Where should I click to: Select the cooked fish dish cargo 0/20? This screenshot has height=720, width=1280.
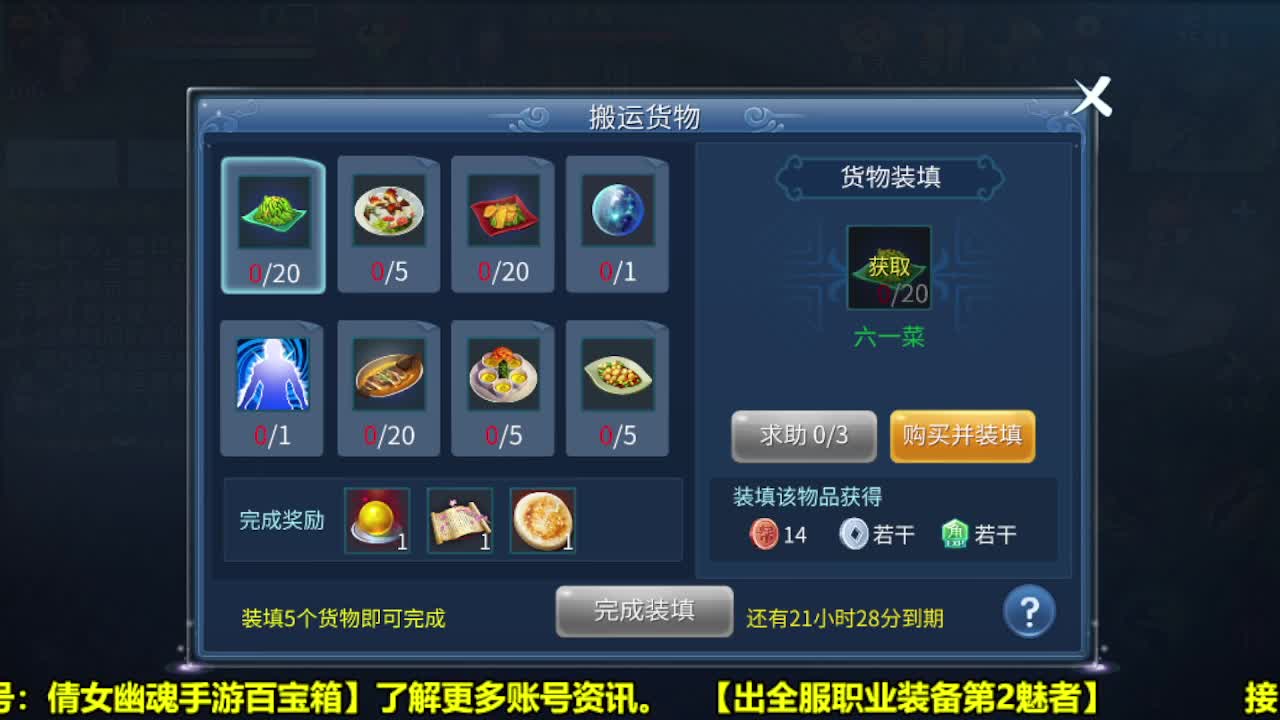[x=389, y=375]
